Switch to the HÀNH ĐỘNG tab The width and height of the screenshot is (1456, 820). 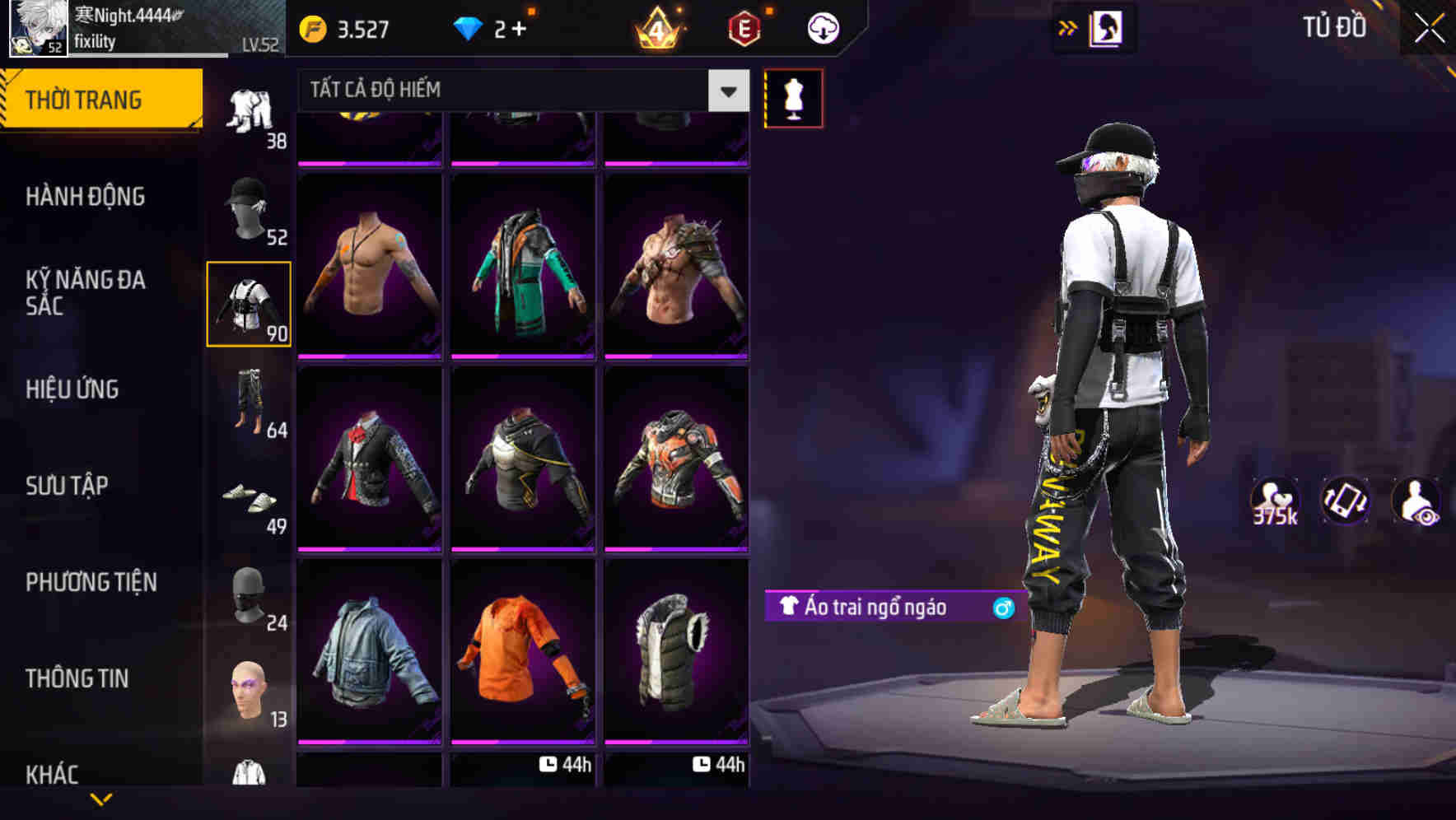point(85,198)
